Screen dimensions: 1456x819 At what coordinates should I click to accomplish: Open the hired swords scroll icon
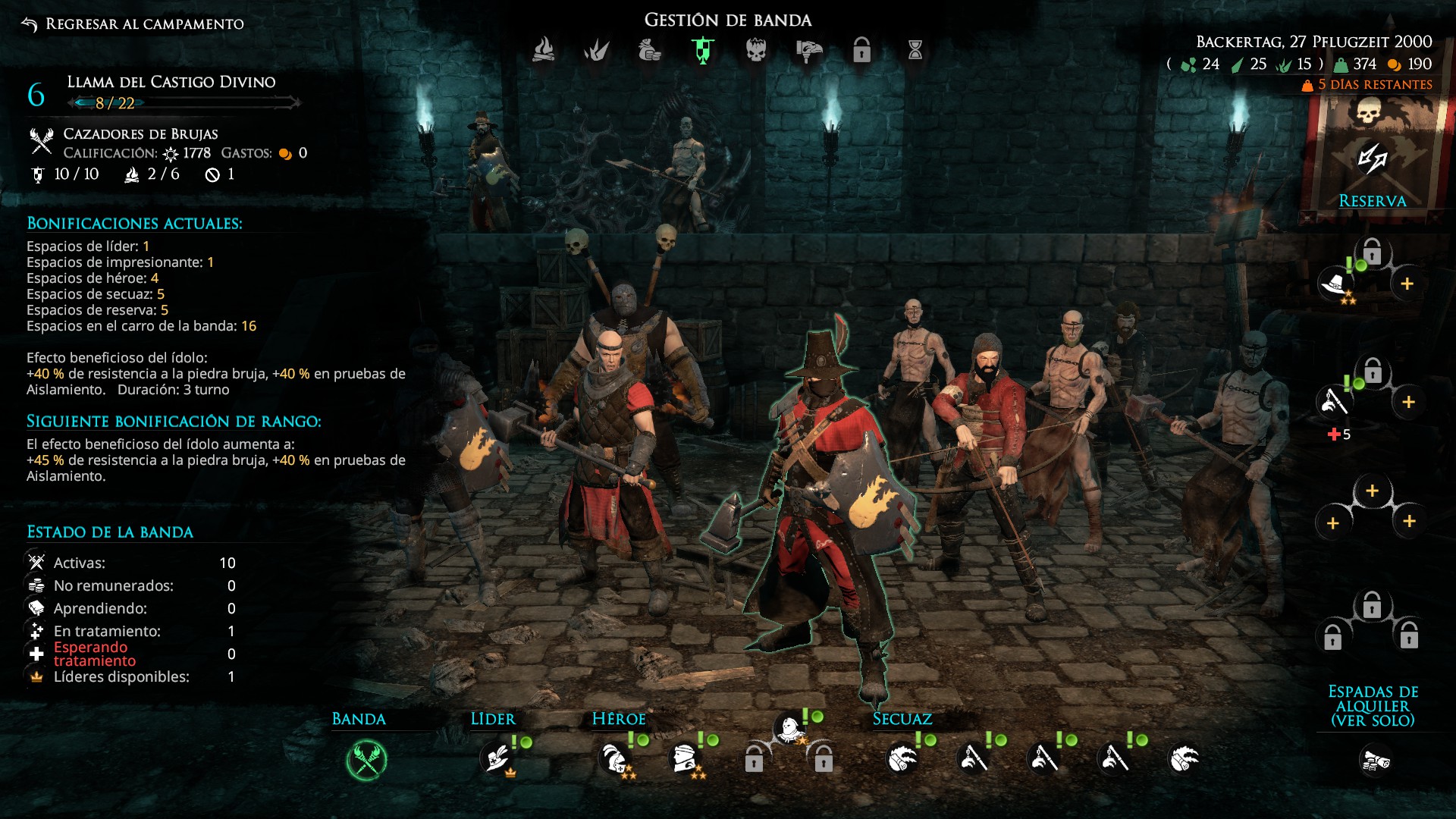coord(1374,760)
